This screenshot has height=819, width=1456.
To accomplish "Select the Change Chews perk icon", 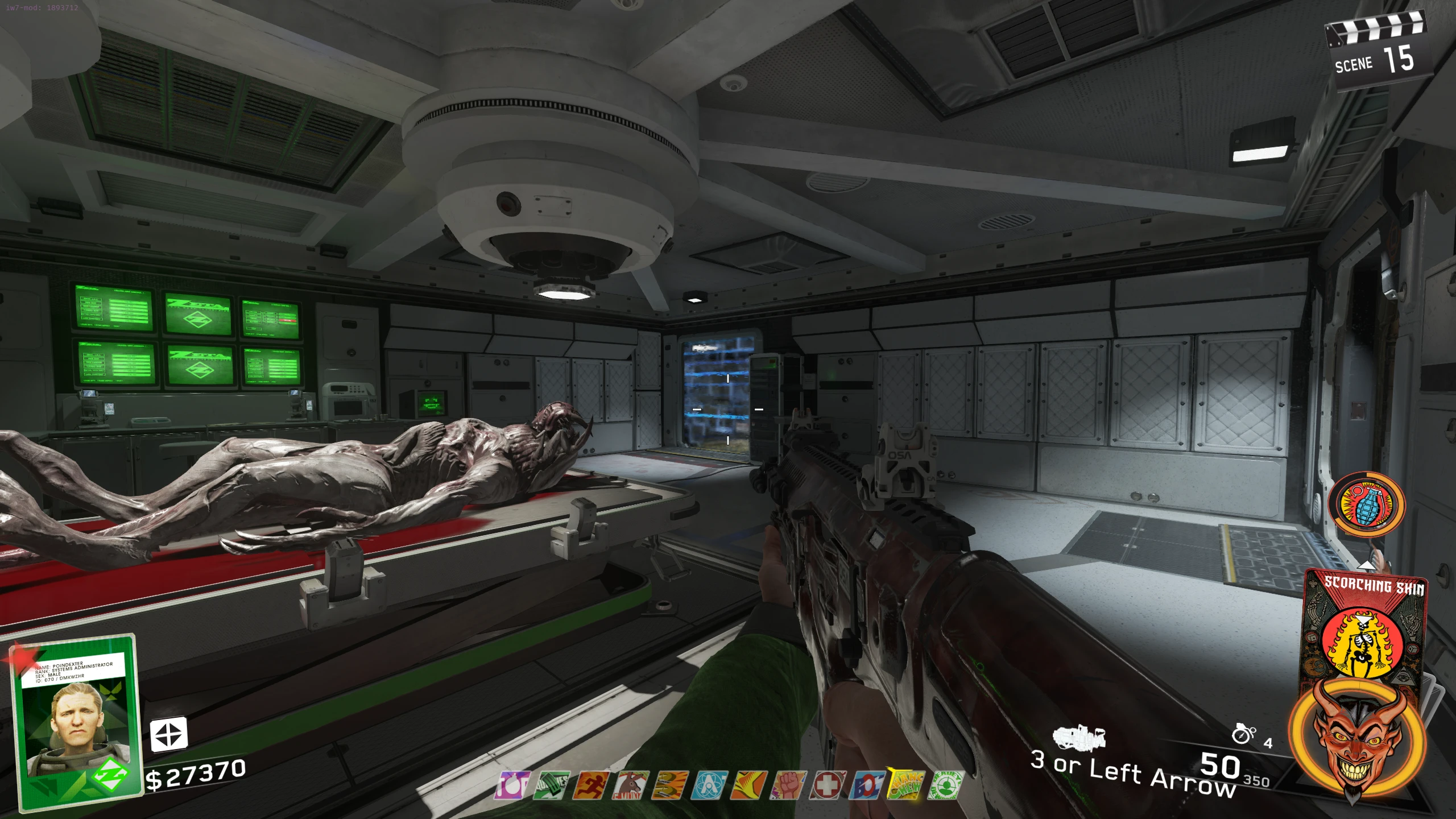I will [907, 785].
